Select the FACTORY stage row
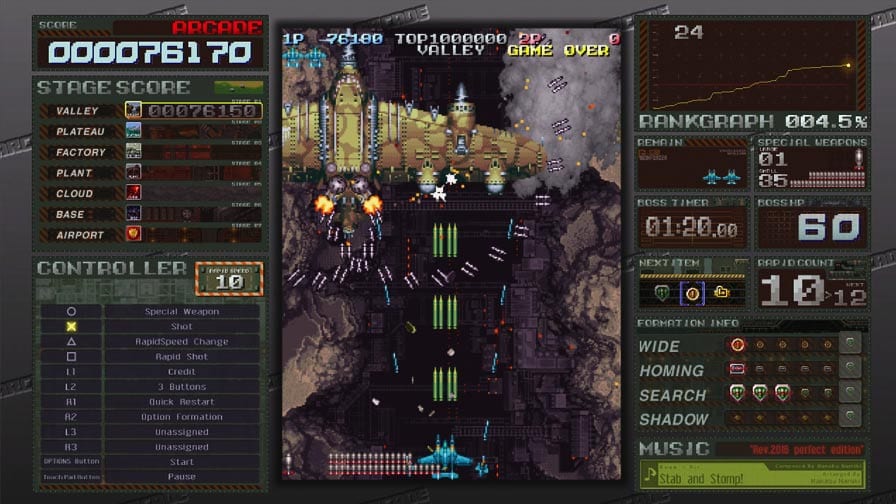The height and width of the screenshot is (504, 896). coord(150,152)
